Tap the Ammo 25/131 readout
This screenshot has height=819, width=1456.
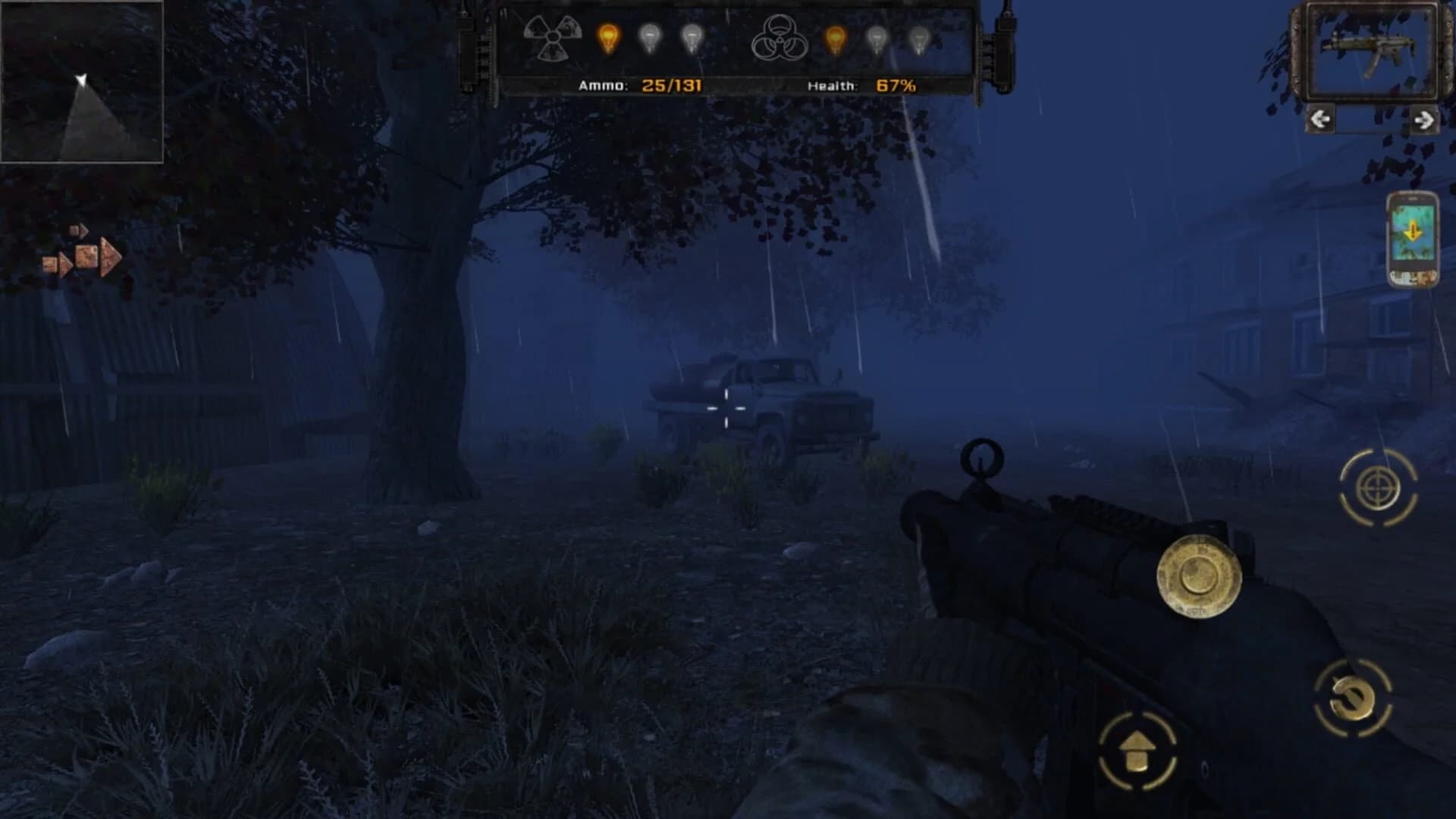coord(641,85)
